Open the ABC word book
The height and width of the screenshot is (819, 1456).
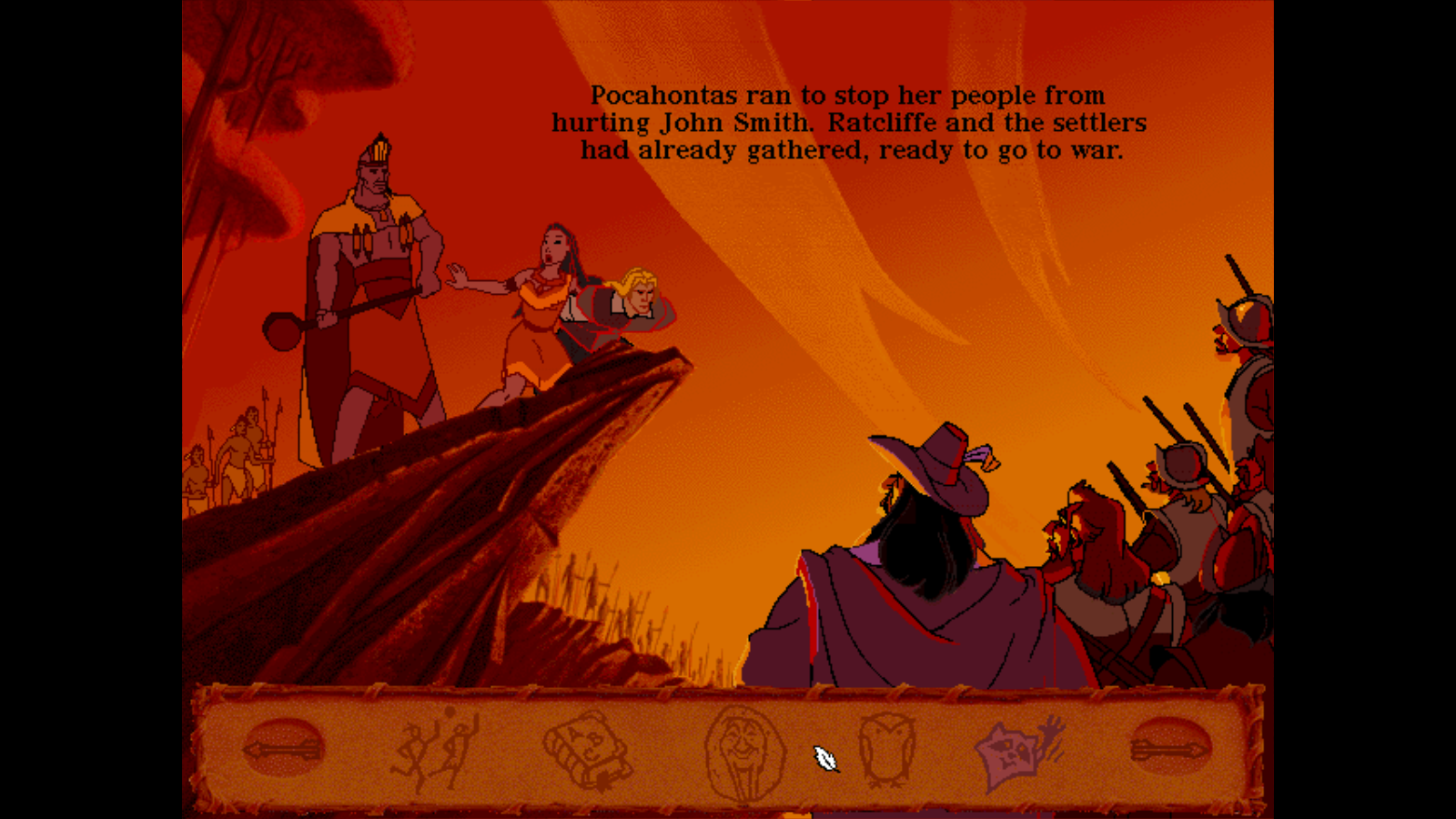(588, 748)
